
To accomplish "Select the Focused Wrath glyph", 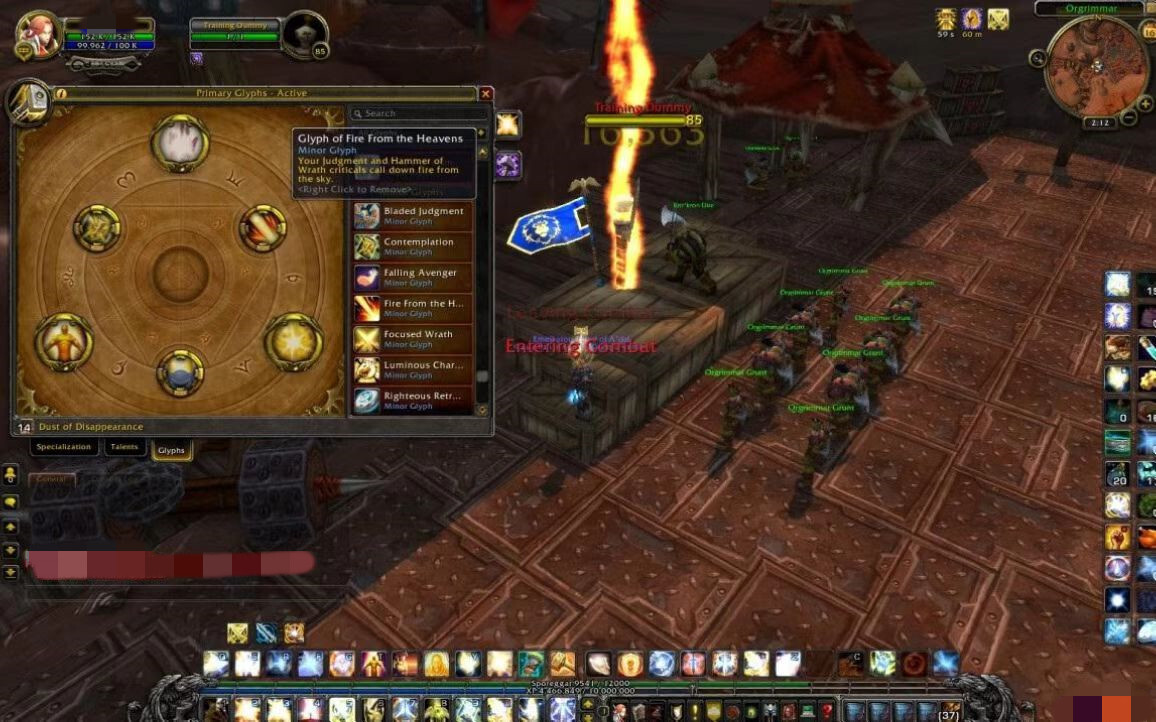I will [412, 339].
